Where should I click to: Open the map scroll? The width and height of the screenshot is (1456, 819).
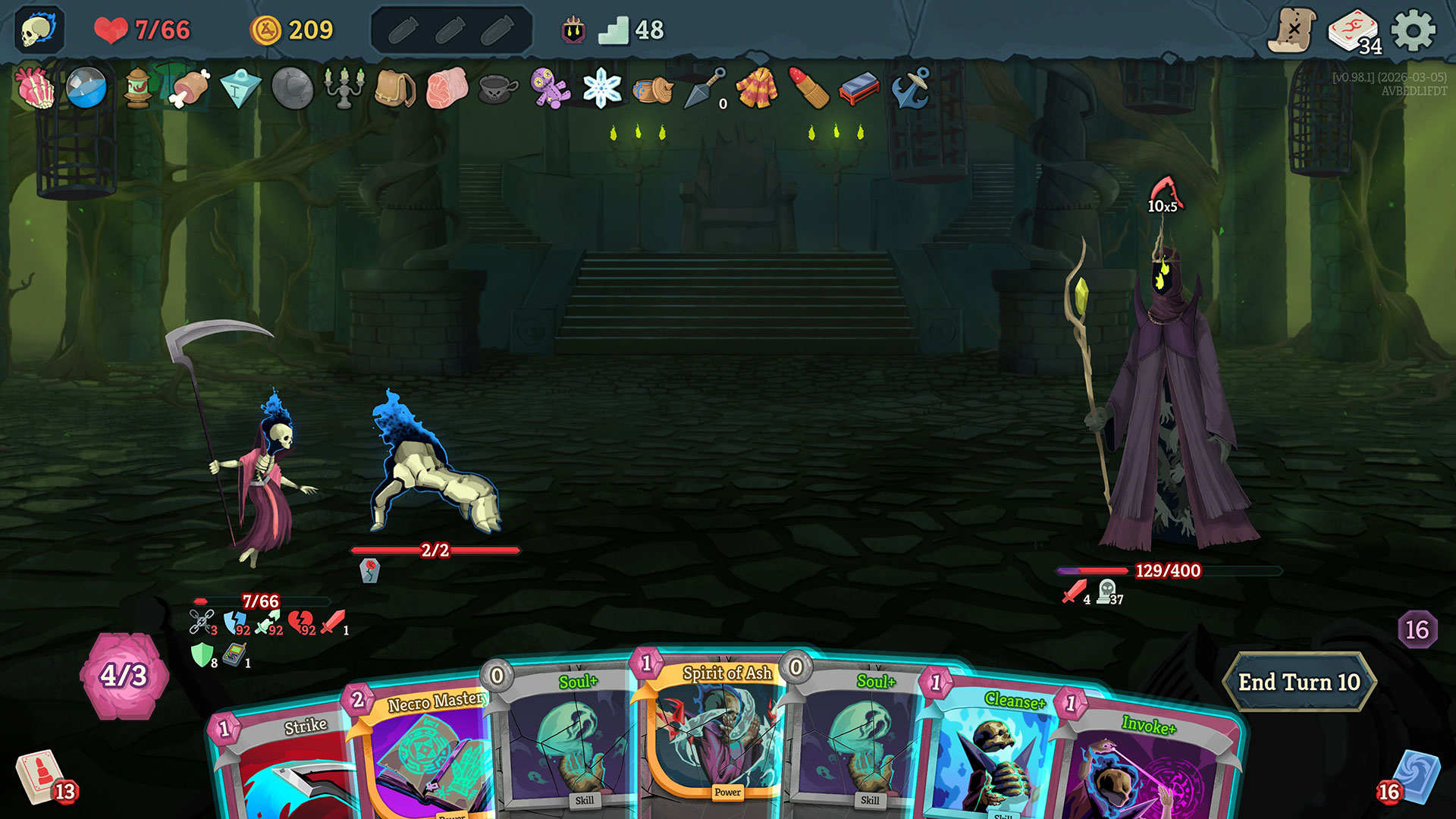[1292, 30]
